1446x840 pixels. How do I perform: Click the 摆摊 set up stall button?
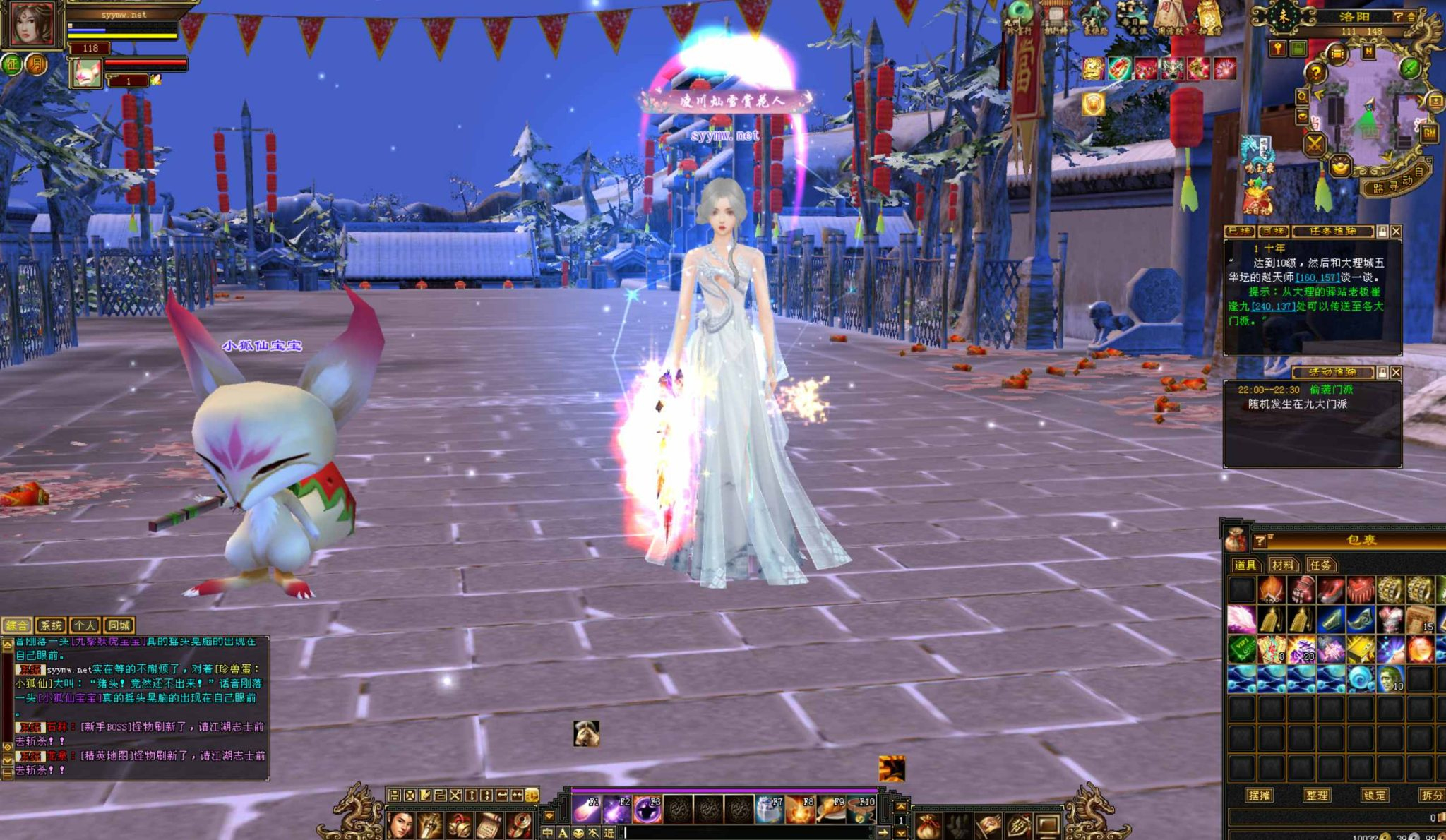click(1259, 795)
